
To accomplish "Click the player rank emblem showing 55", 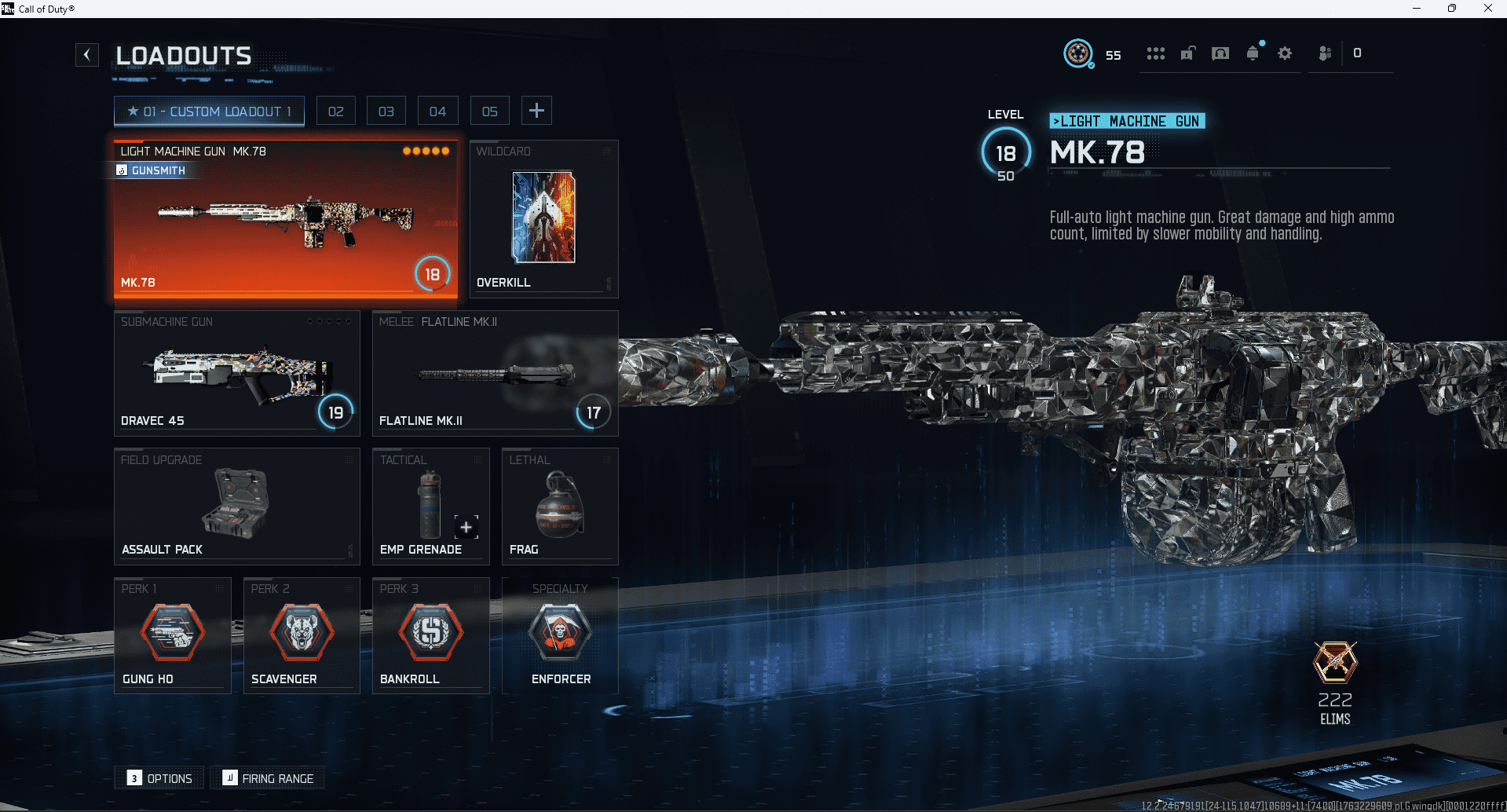I will coord(1077,54).
